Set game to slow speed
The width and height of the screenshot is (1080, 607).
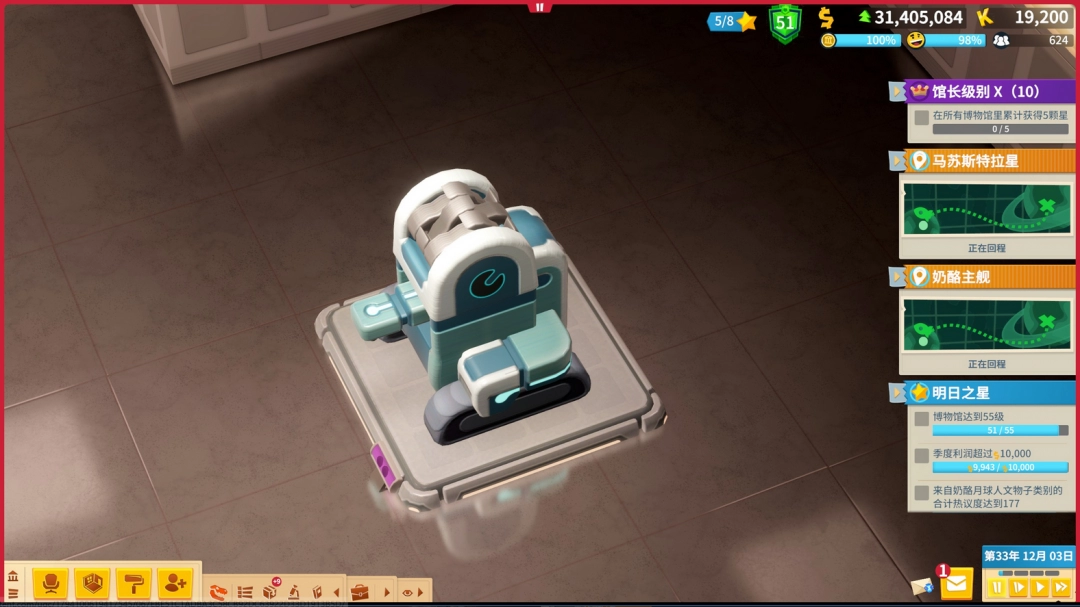coord(1018,588)
